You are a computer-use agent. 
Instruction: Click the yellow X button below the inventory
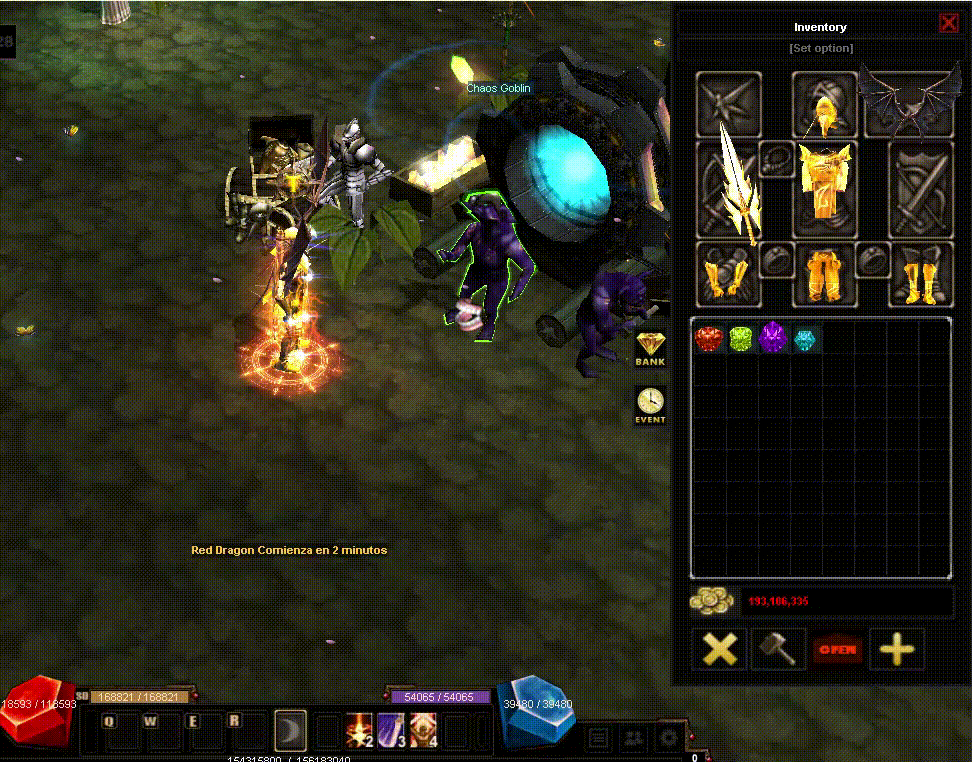(x=720, y=649)
